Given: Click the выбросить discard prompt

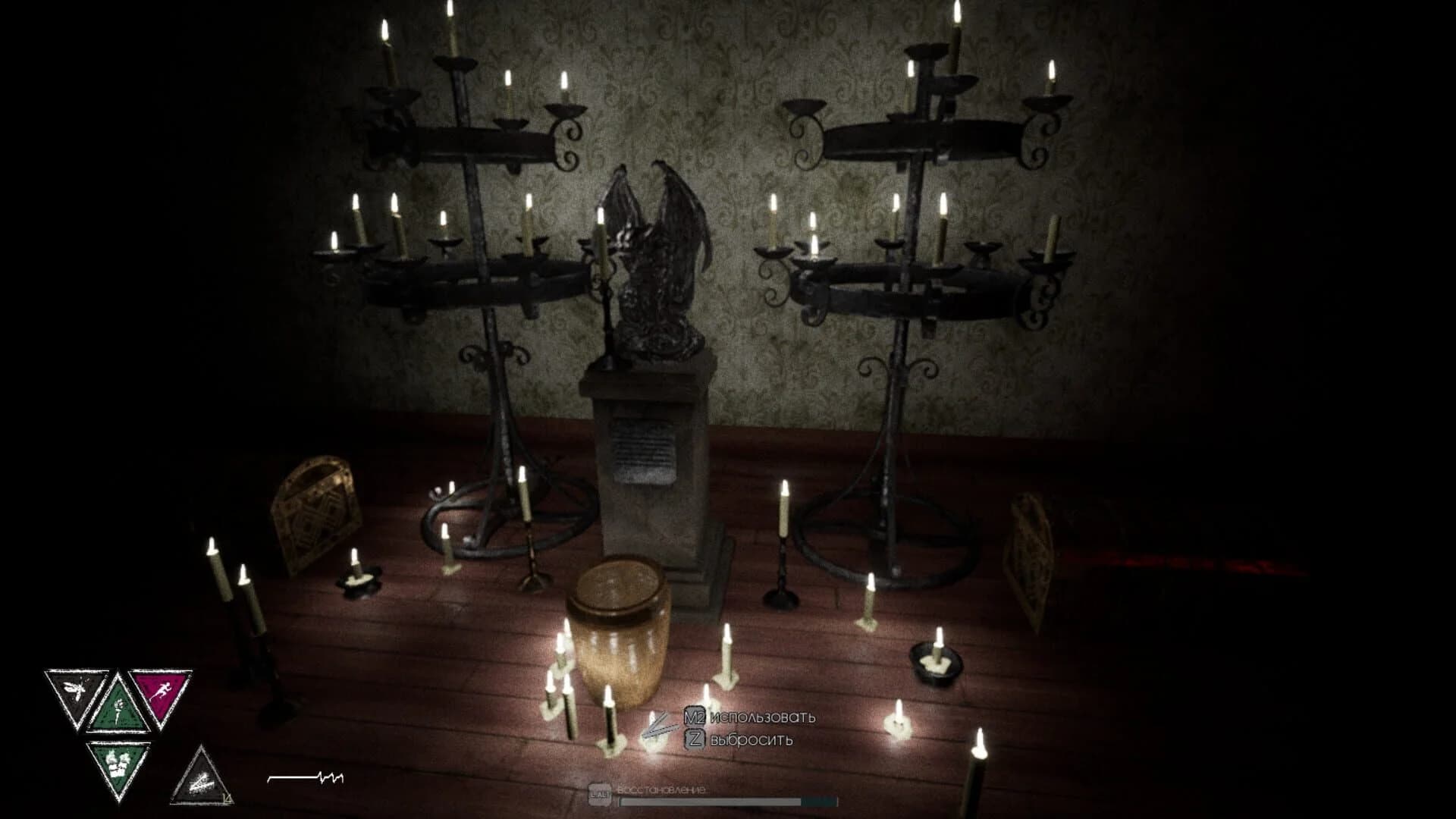Looking at the screenshot, I should click(752, 740).
